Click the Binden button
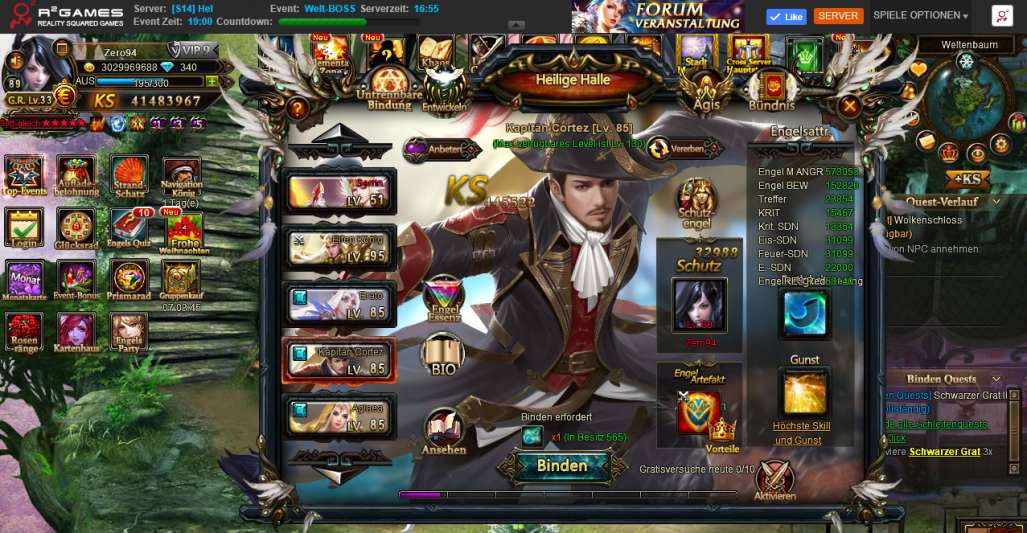The height and width of the screenshot is (533, 1027). [x=561, y=466]
